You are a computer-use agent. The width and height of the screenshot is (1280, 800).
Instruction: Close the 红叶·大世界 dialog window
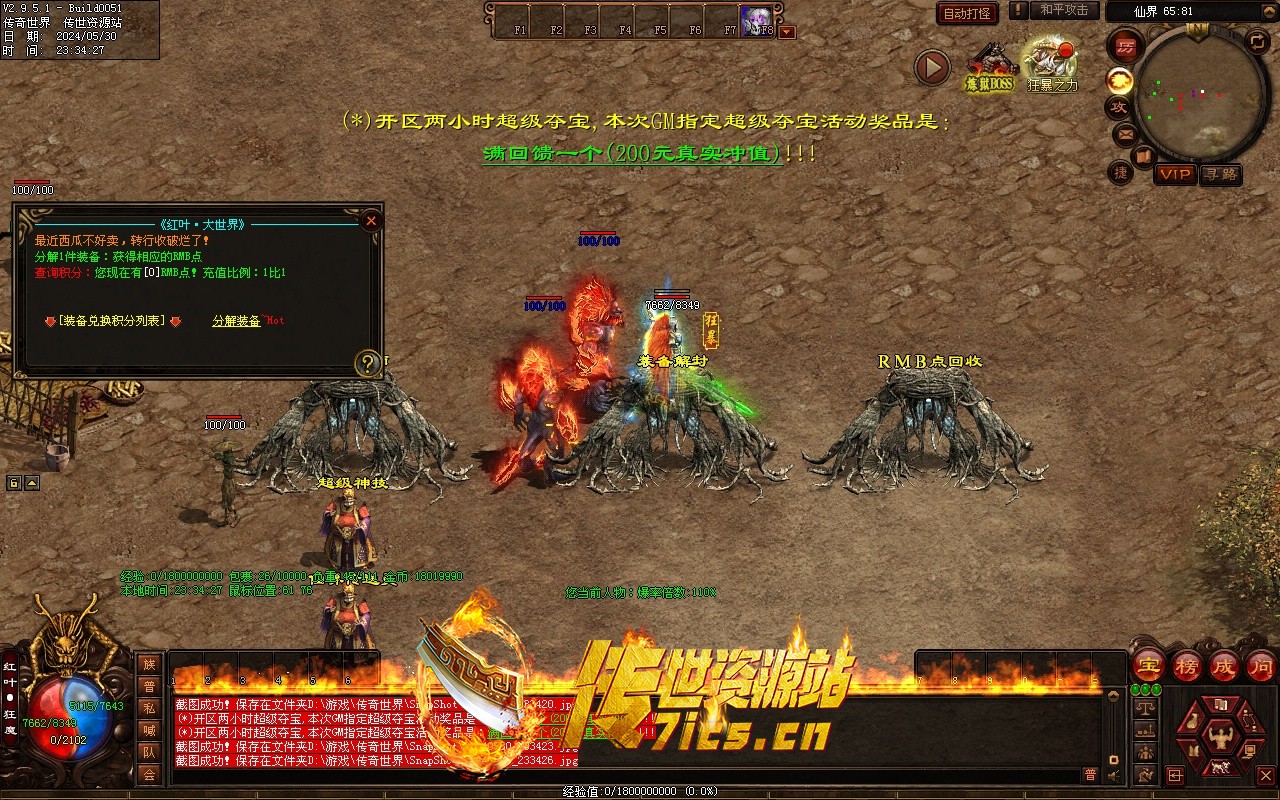pos(371,221)
